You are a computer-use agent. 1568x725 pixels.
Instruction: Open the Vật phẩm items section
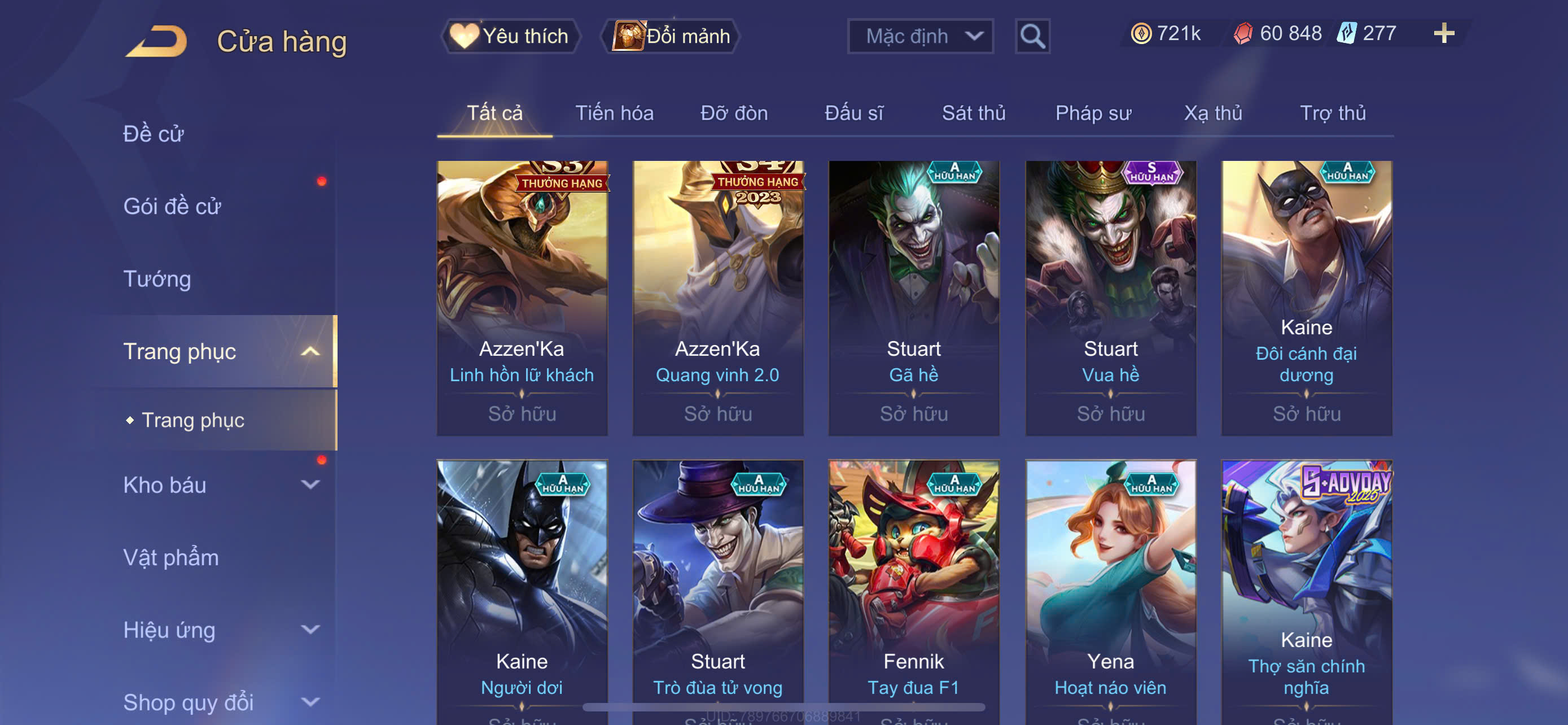[x=171, y=557]
